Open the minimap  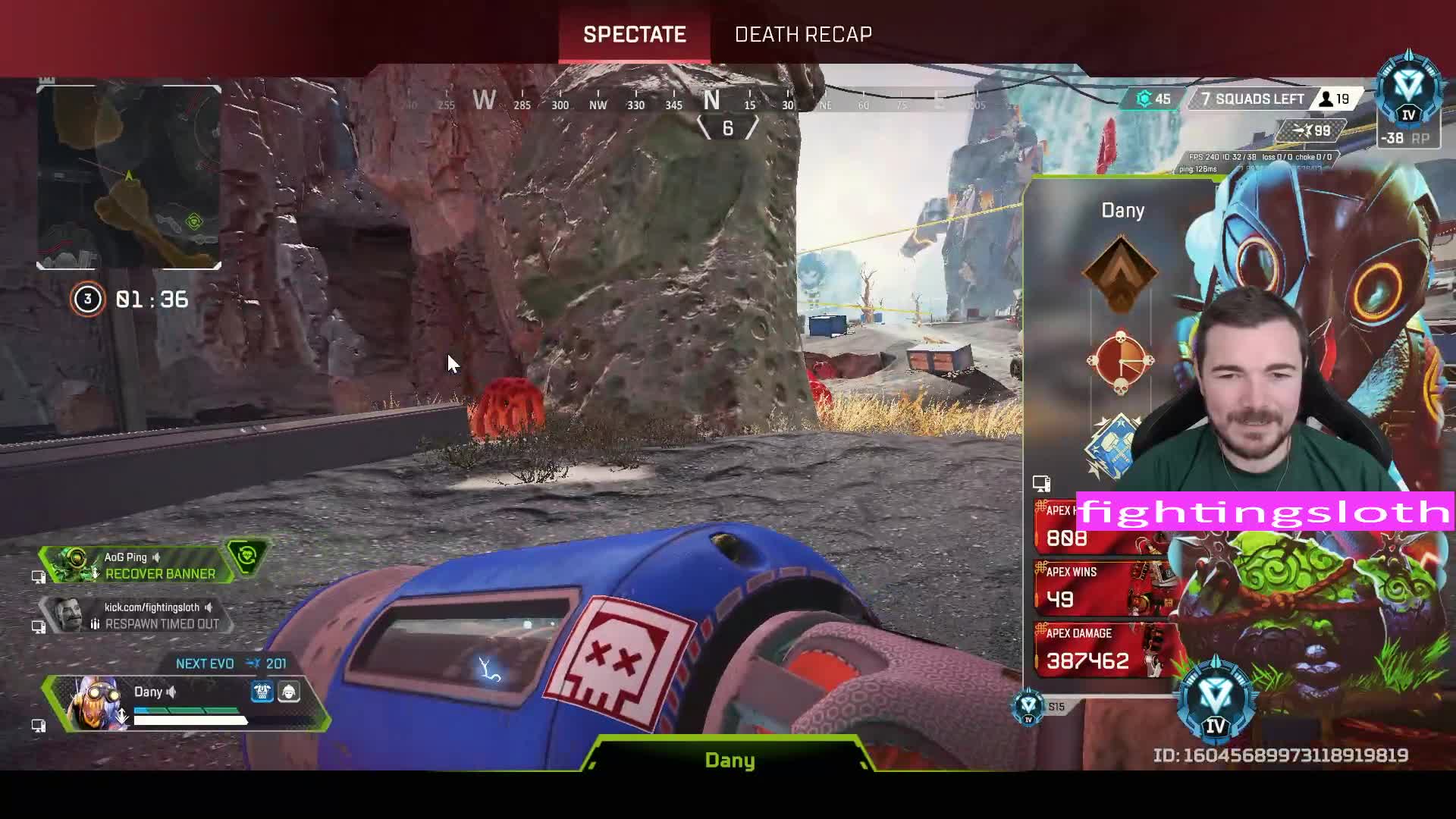(129, 177)
